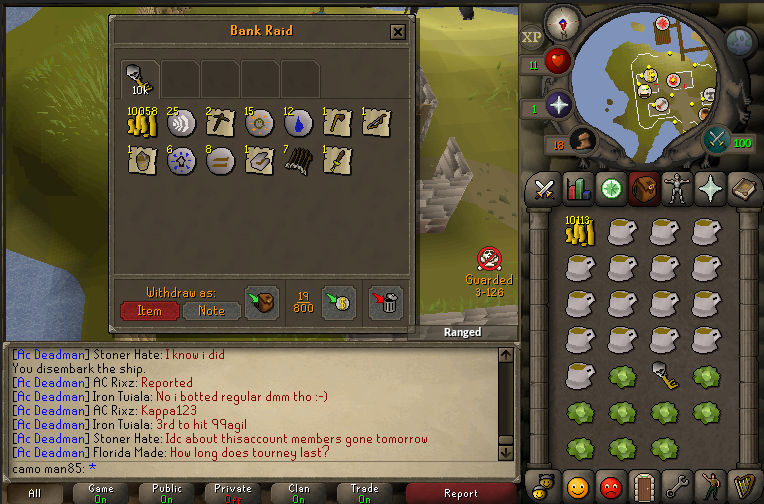Click the deposit inventory bag button
764x504 pixels.
coord(262,303)
